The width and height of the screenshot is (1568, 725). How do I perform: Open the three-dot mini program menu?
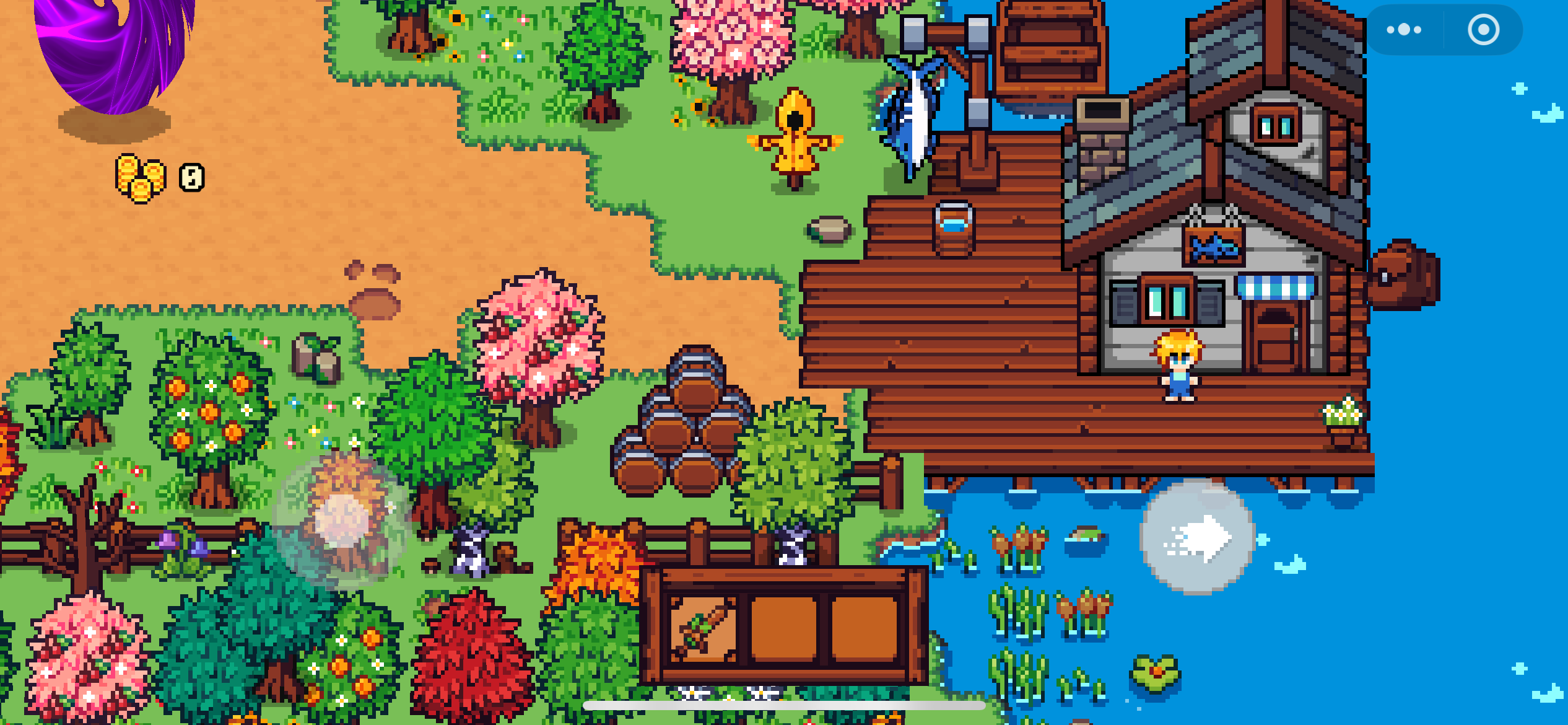[1404, 30]
